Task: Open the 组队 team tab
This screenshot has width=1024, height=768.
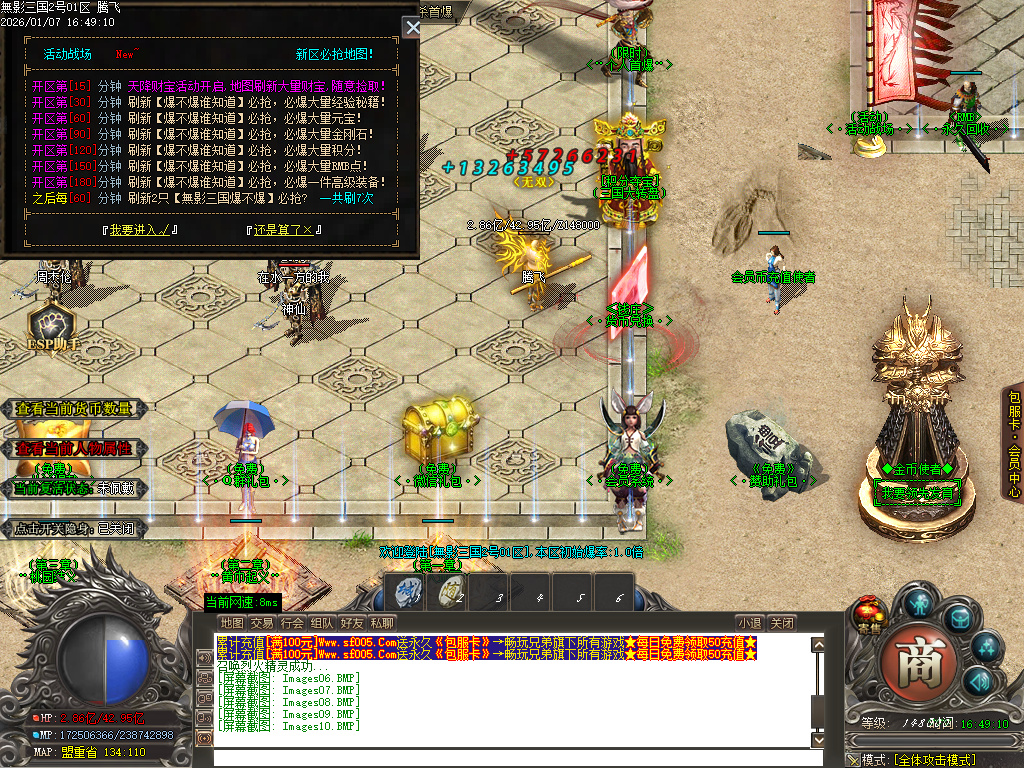Action: (x=322, y=623)
